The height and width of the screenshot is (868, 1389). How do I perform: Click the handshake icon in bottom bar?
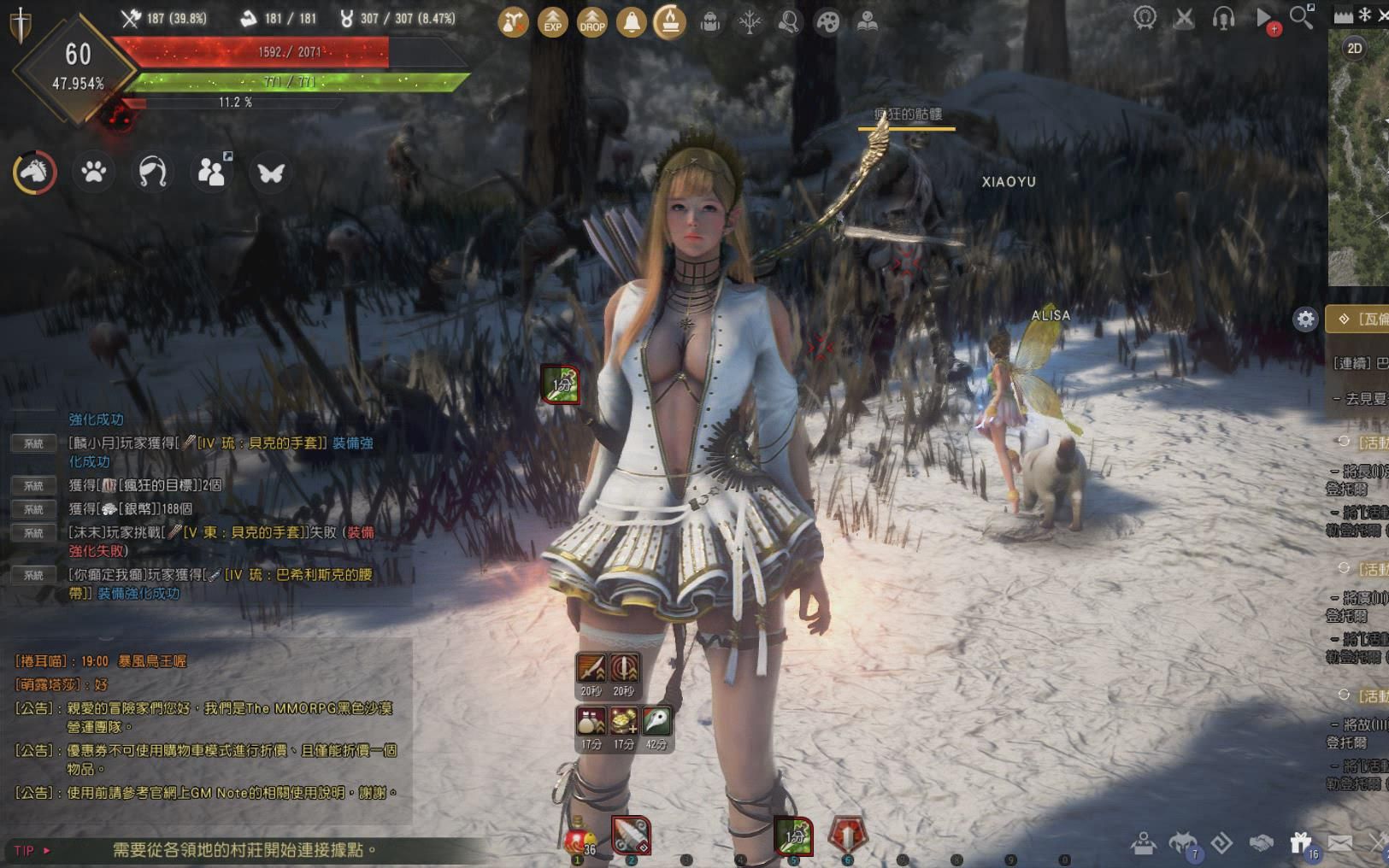tap(1262, 844)
